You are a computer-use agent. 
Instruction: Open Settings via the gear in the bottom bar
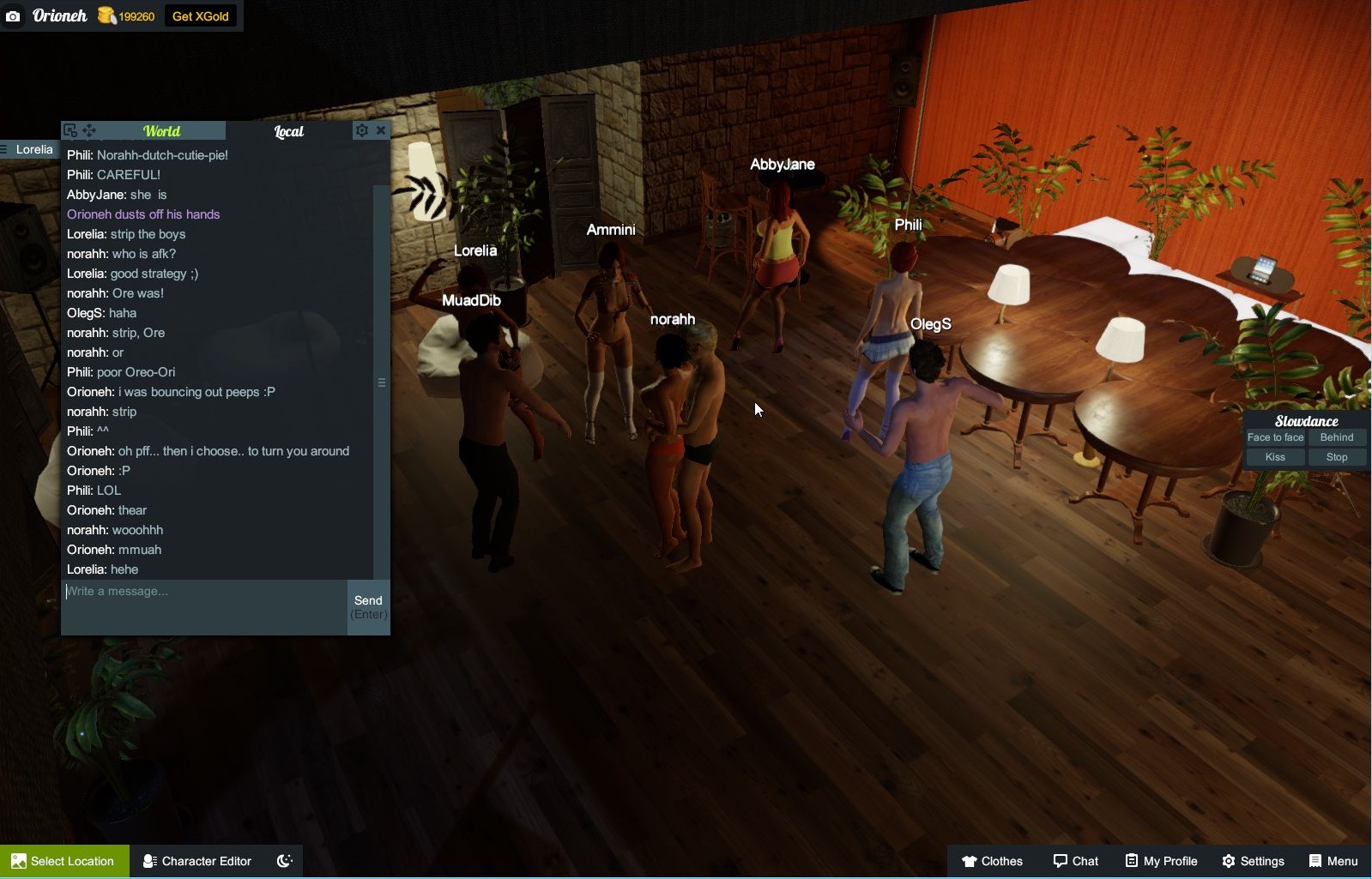1254,861
